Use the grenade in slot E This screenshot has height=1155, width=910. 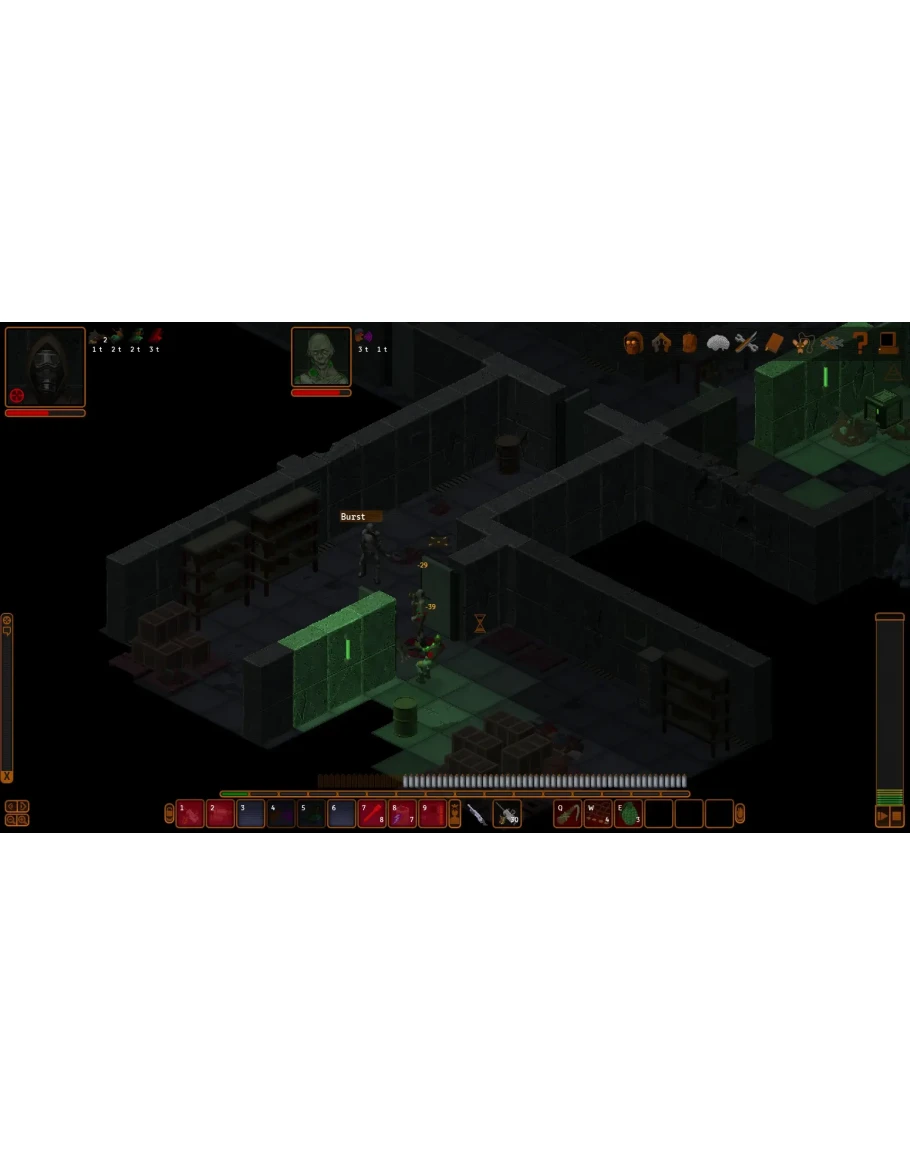point(628,814)
